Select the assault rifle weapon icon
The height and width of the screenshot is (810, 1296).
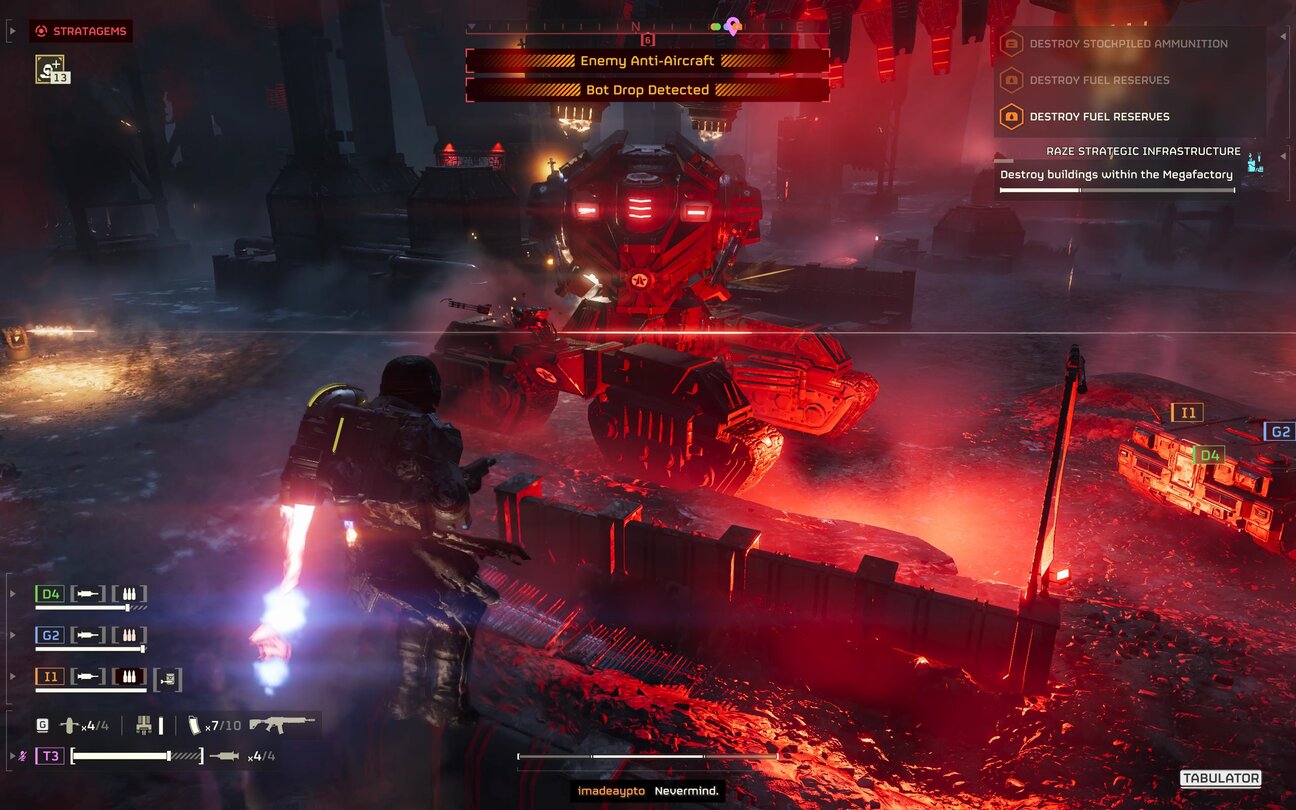coord(281,724)
